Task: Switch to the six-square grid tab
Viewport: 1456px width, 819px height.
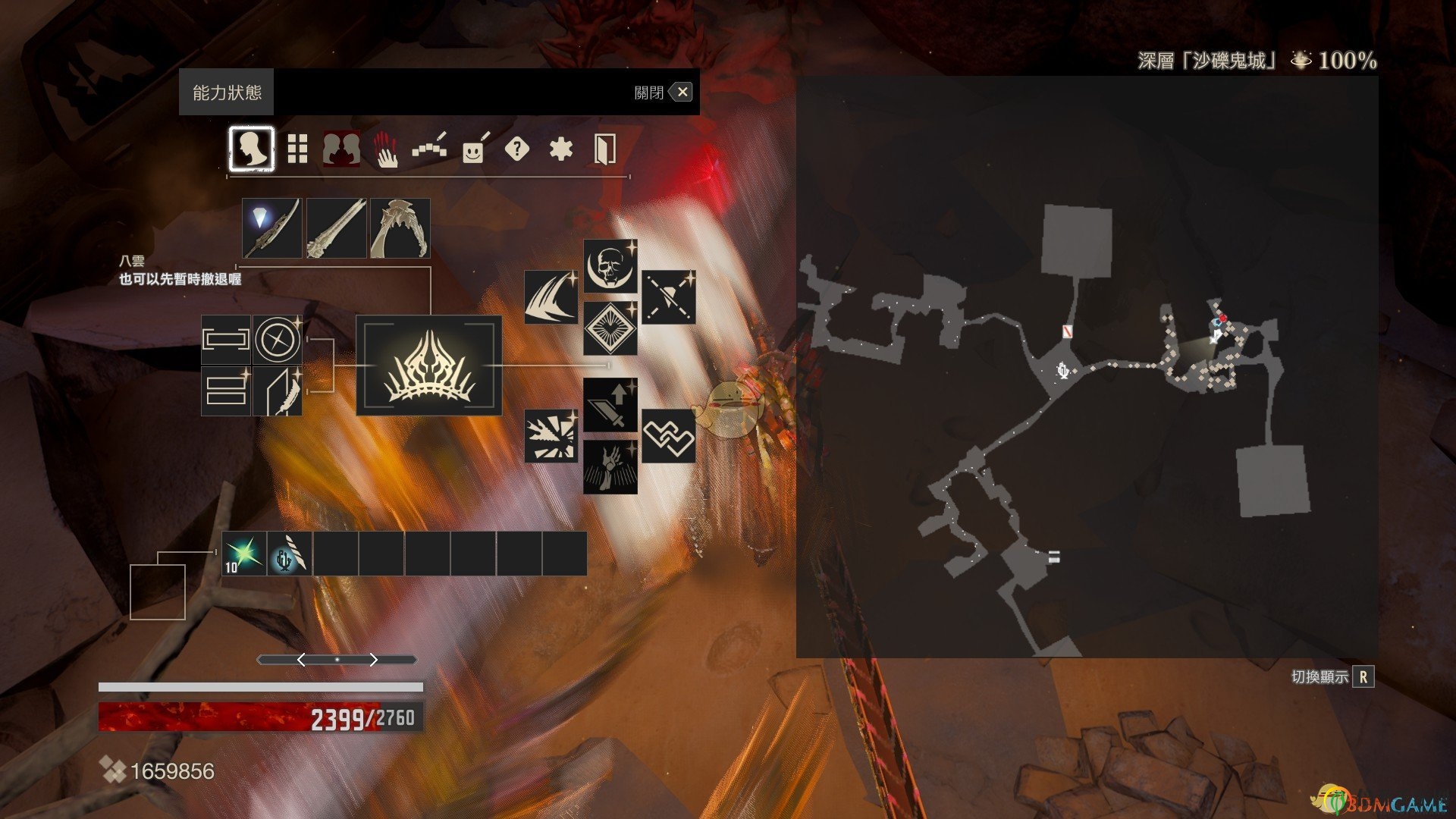Action: tap(297, 149)
